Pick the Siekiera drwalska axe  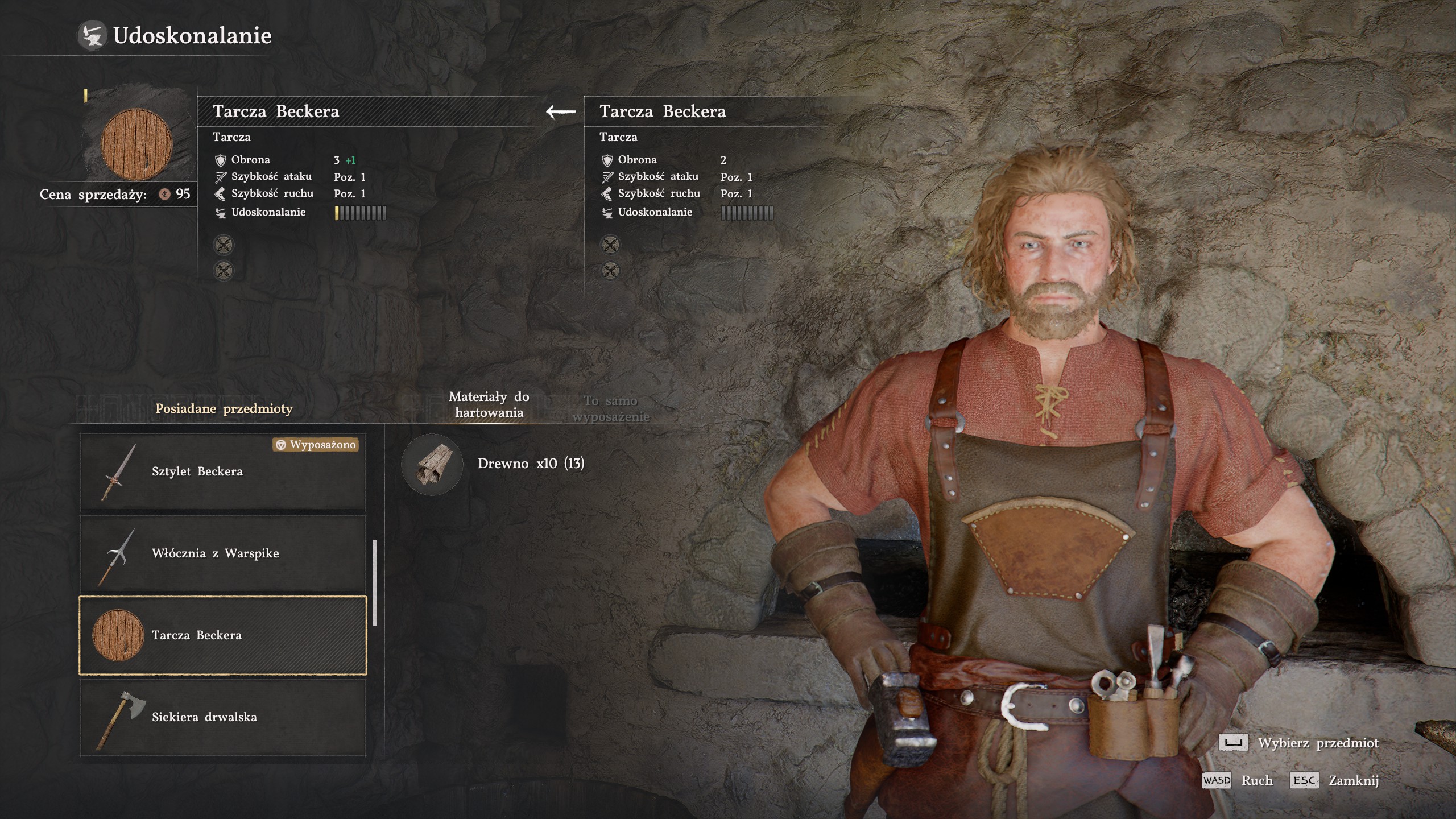[223, 717]
